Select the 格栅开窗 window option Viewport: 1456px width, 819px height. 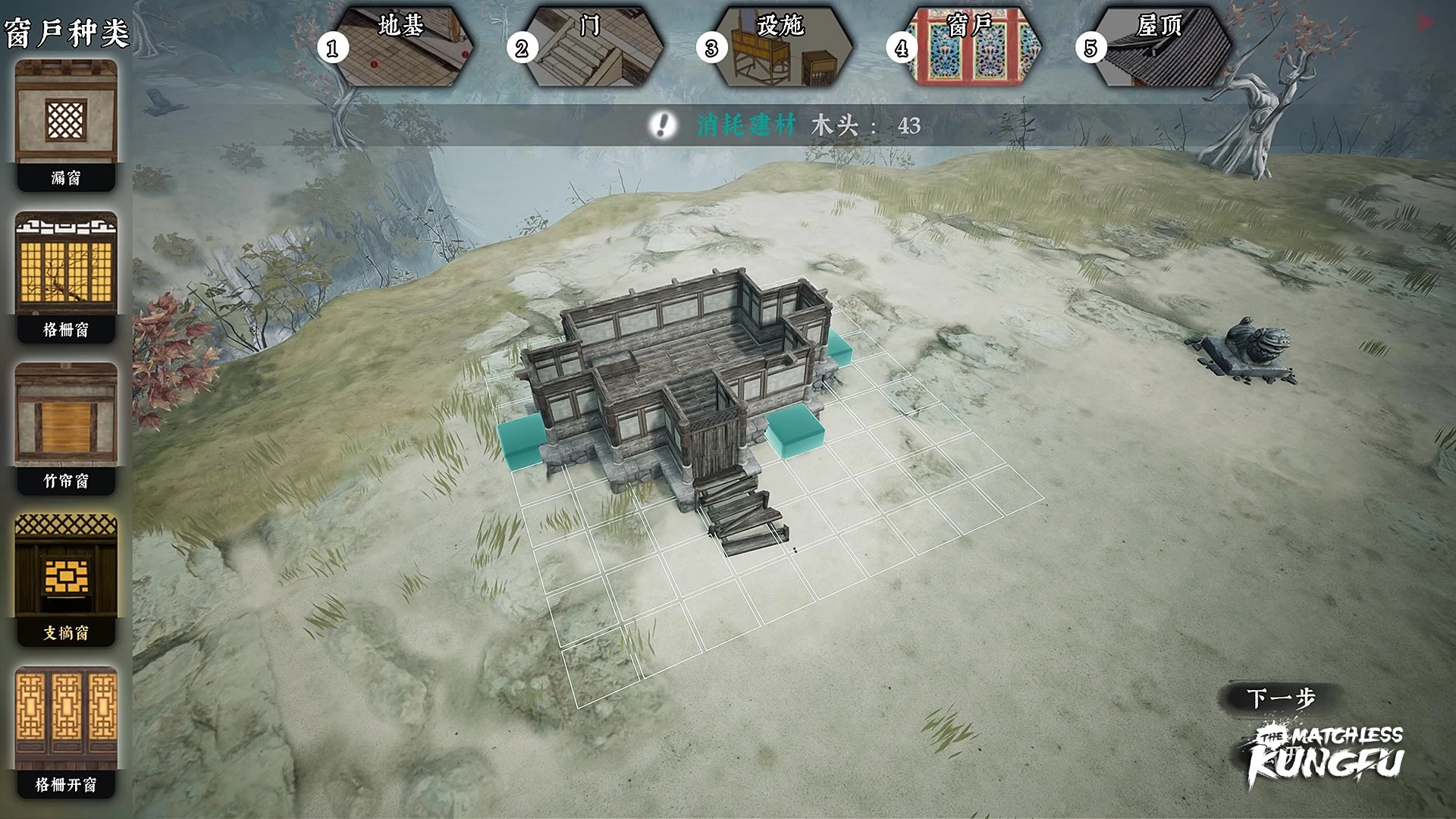click(66, 731)
